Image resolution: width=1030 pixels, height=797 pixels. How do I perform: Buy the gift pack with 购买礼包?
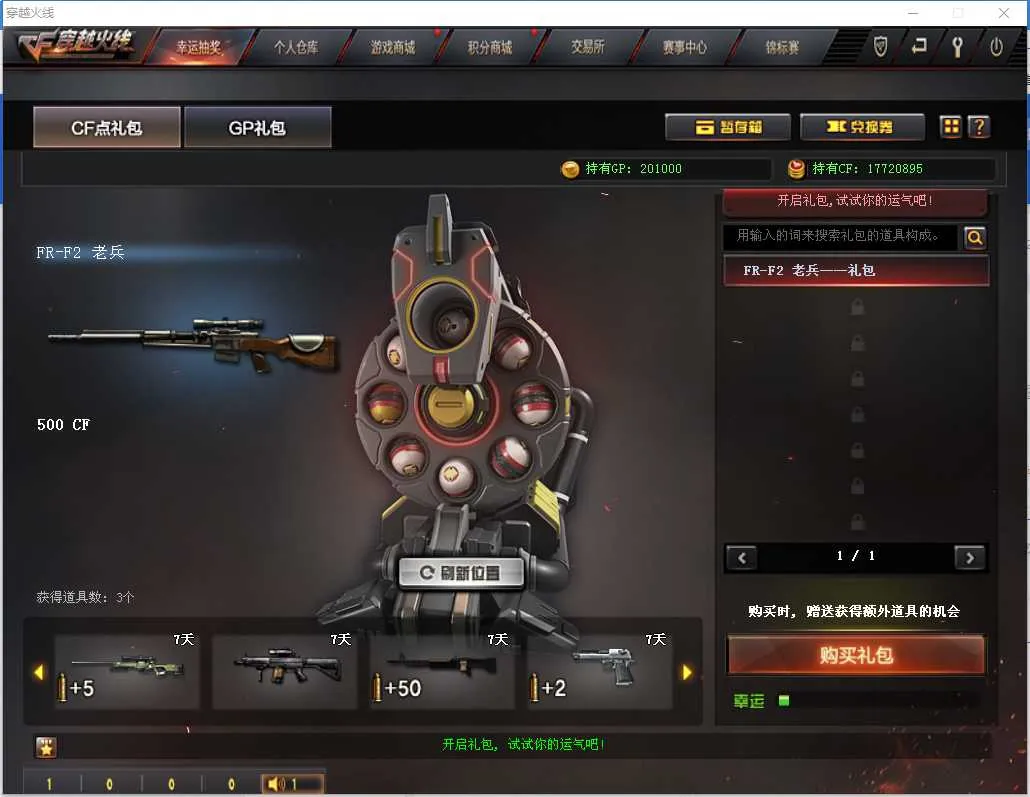click(855, 655)
